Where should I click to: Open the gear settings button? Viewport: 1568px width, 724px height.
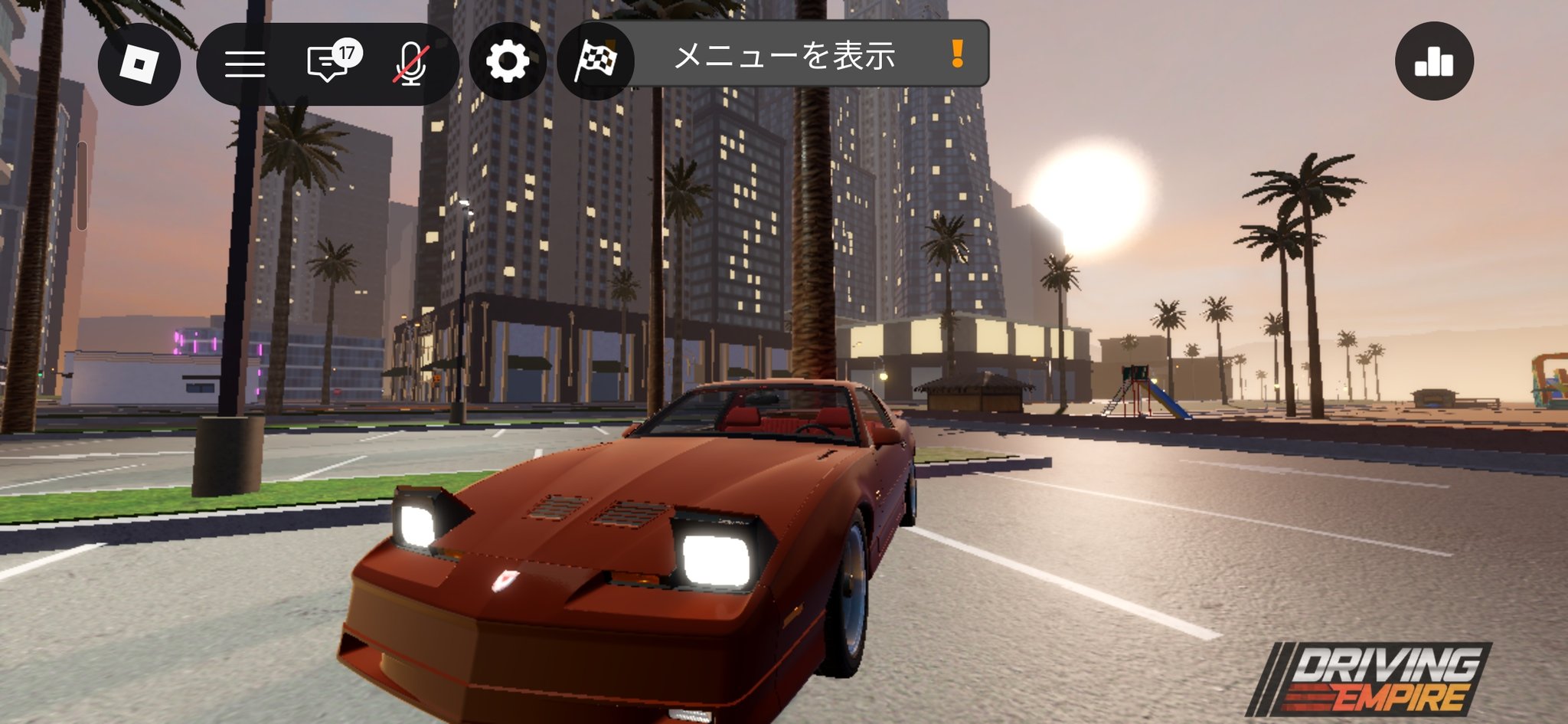click(x=508, y=61)
